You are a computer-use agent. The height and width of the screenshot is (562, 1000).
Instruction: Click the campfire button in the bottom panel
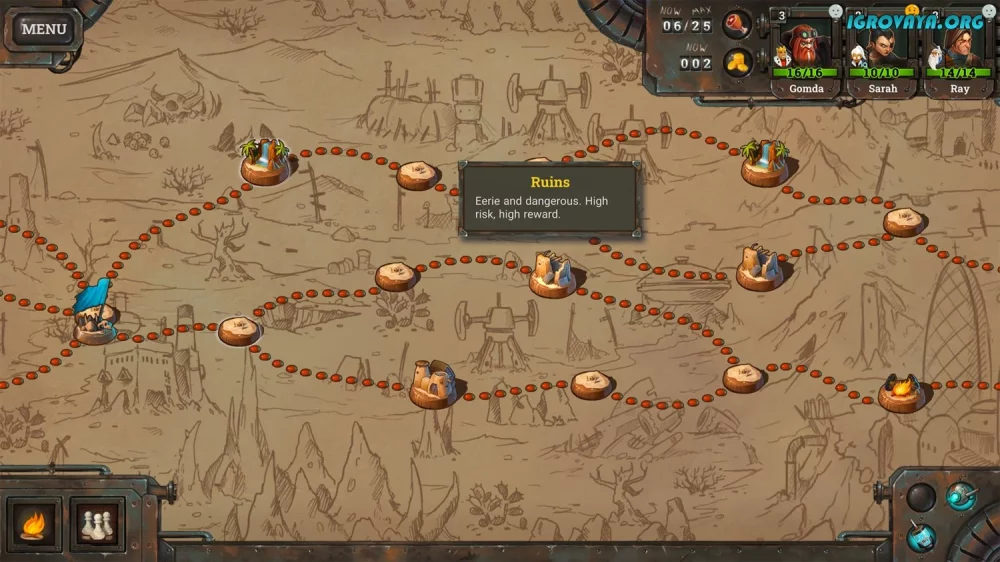(34, 524)
